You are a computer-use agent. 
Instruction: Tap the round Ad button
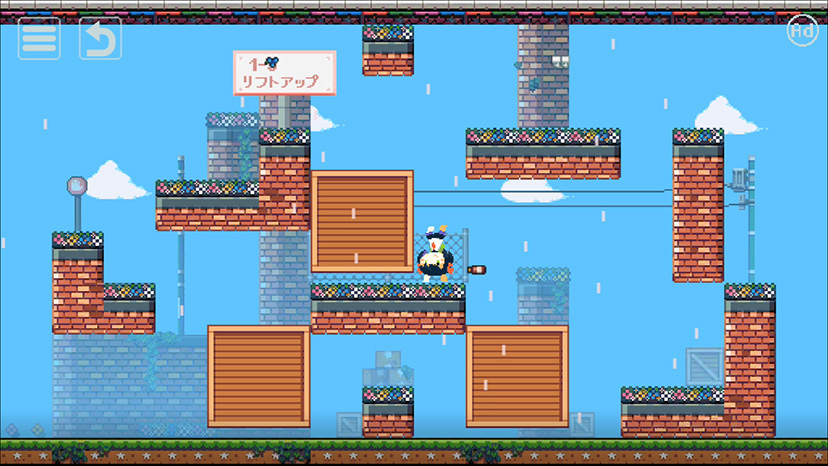click(801, 30)
